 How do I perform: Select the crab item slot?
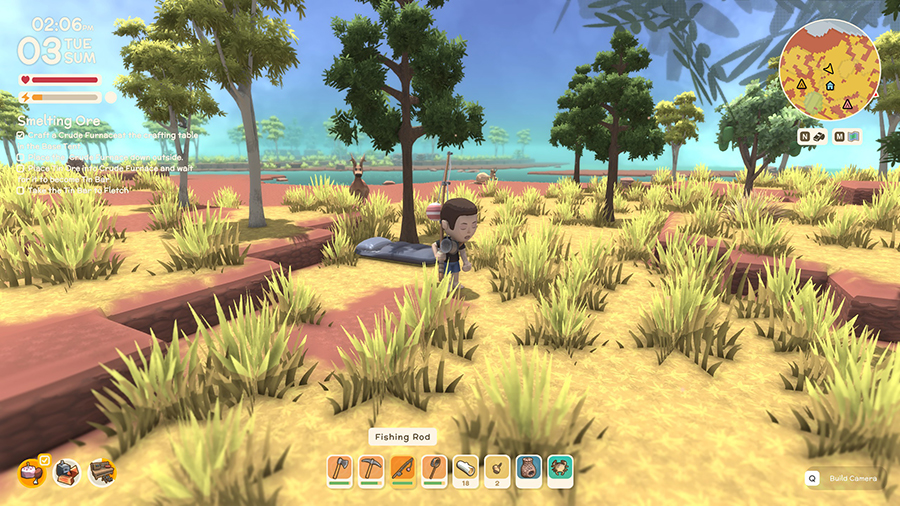[x=560, y=470]
